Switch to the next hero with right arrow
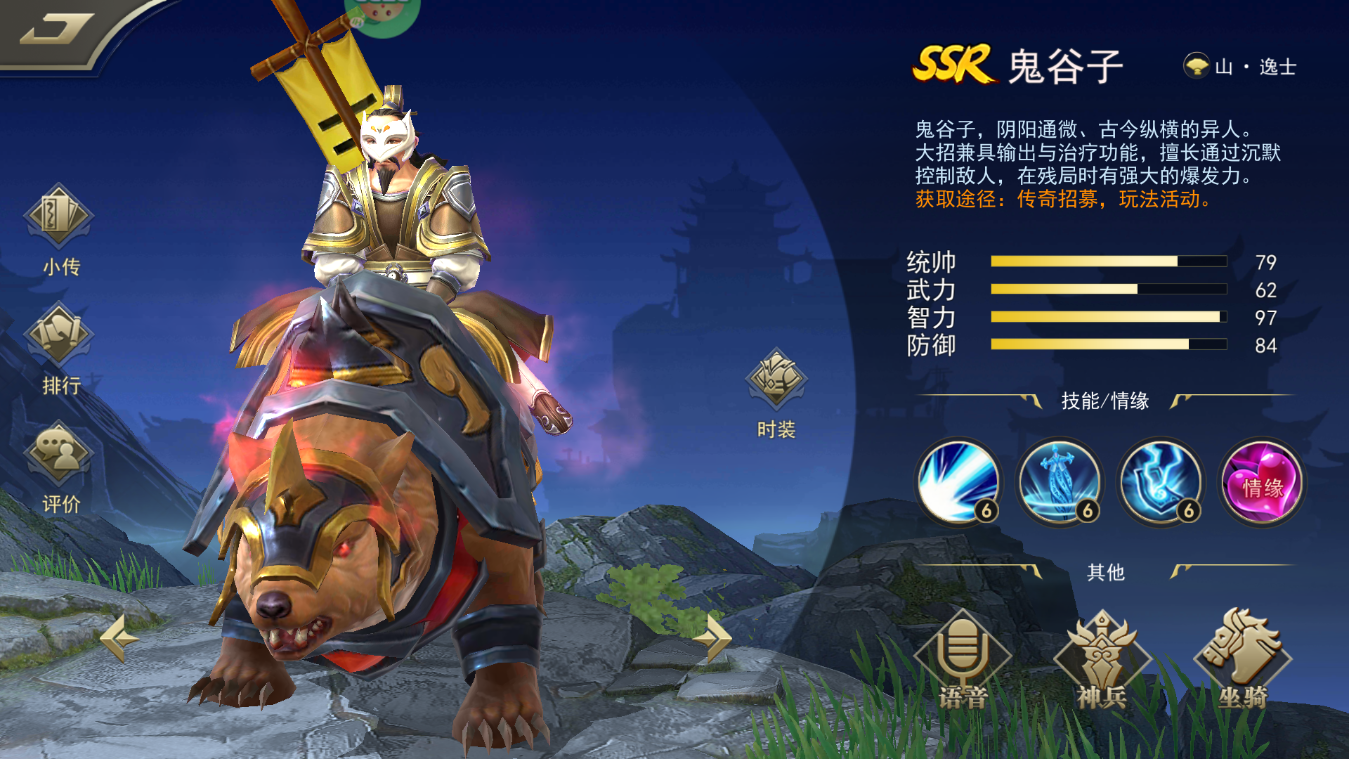The height and width of the screenshot is (759, 1349). 713,637
